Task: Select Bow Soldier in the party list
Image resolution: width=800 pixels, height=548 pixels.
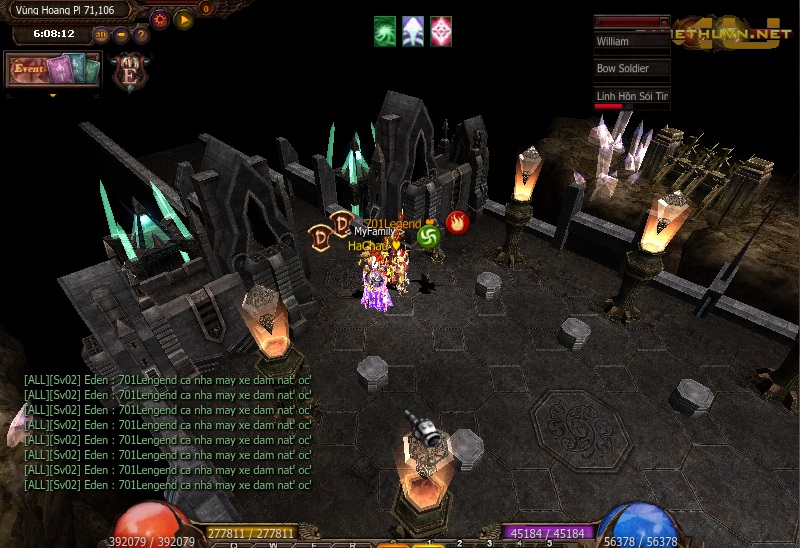Action: pyautogui.click(x=631, y=69)
